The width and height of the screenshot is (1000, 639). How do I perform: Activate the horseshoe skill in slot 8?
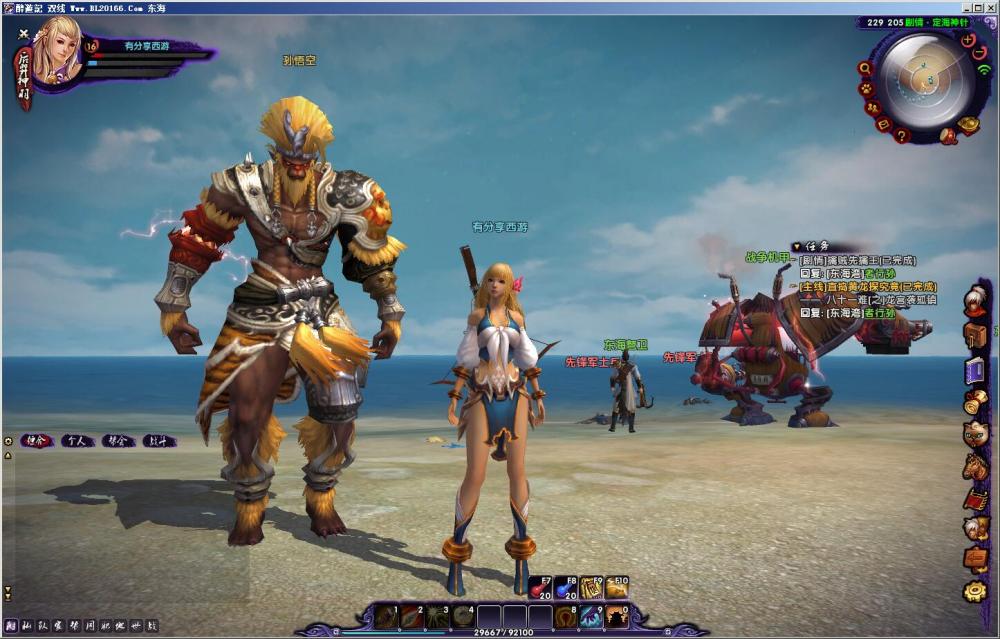click(566, 617)
